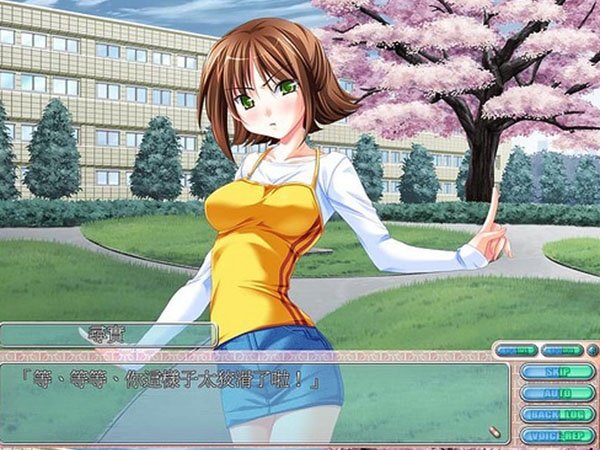Screen dimensions: 600x450
Task: Turn on AUTO text mode
Action: coord(557,393)
